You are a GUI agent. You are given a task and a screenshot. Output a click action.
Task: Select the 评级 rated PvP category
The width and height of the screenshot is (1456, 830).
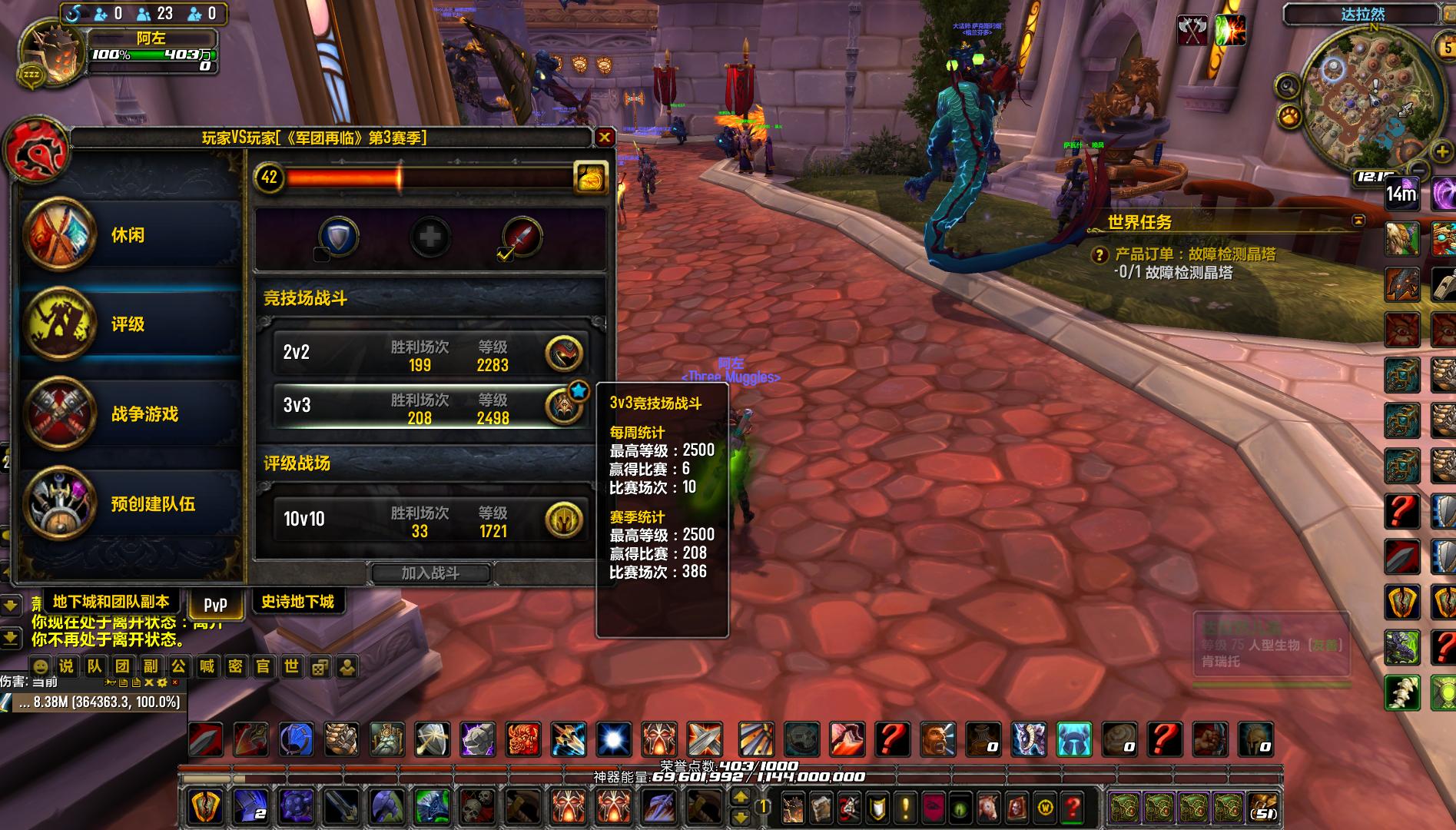tap(128, 324)
